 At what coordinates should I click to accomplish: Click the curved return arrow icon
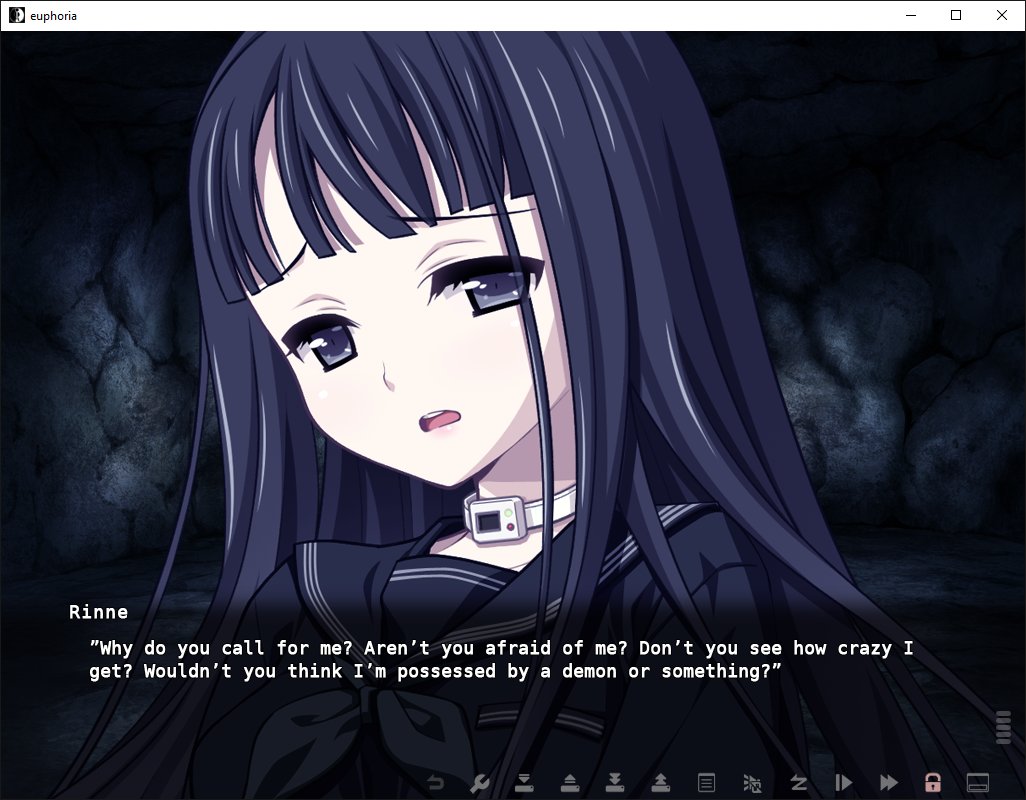coord(435,782)
